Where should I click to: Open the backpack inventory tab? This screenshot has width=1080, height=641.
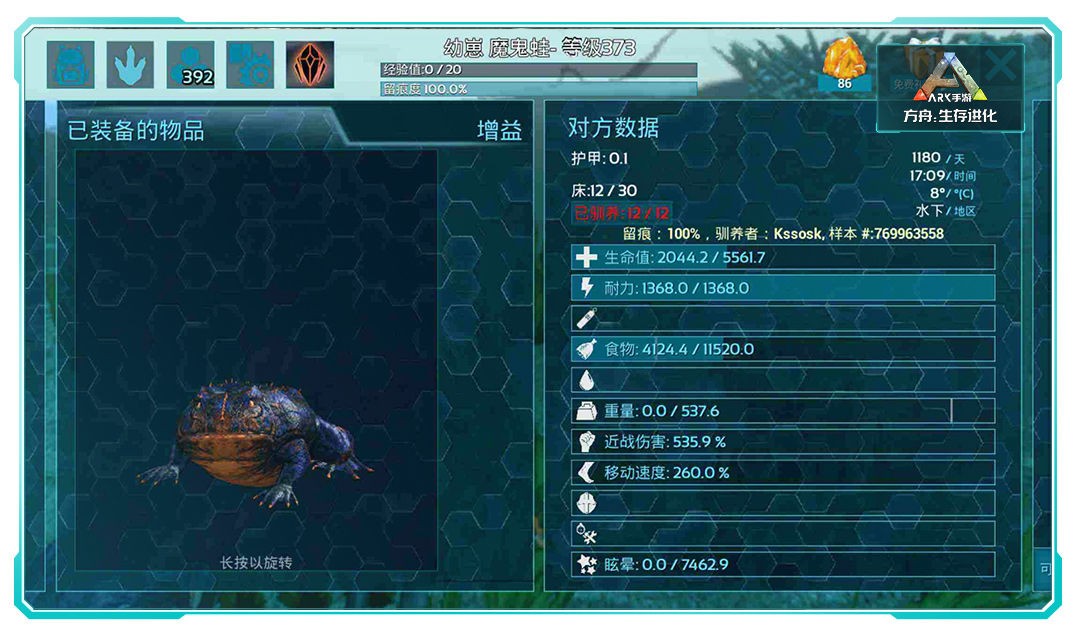[70, 65]
